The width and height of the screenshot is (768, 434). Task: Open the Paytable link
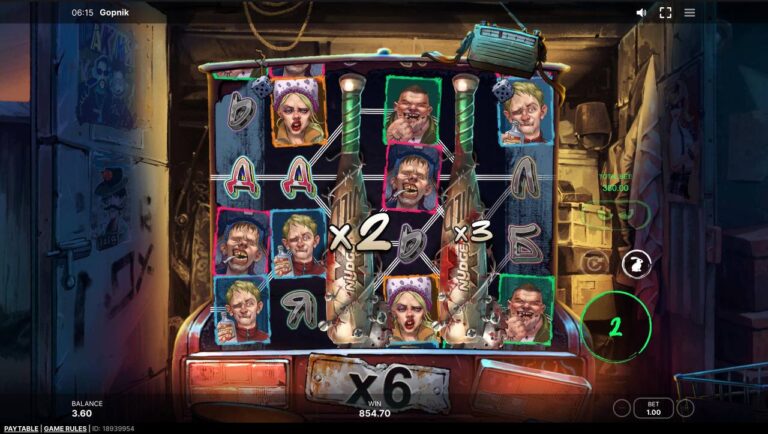pos(19,428)
